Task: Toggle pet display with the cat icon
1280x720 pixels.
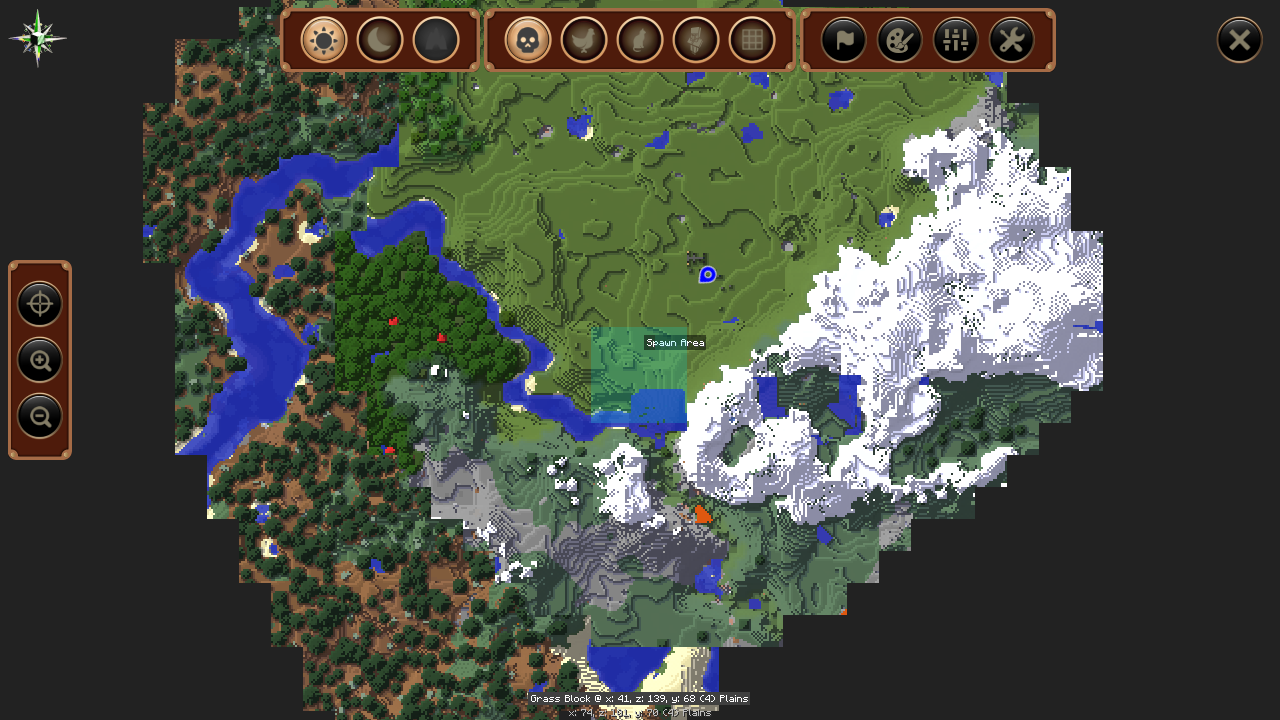Action: pos(640,41)
